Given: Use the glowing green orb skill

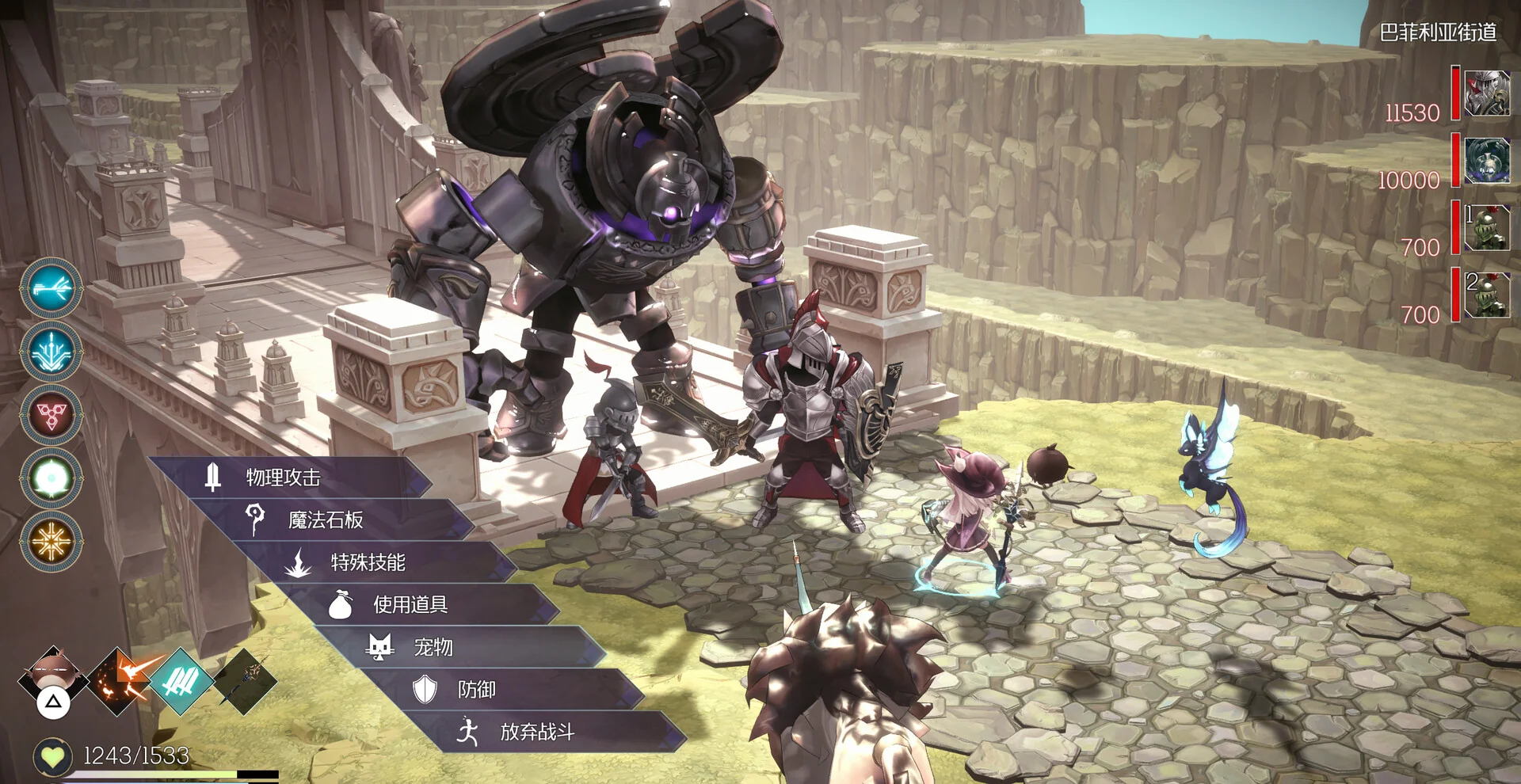Looking at the screenshot, I should tap(51, 478).
